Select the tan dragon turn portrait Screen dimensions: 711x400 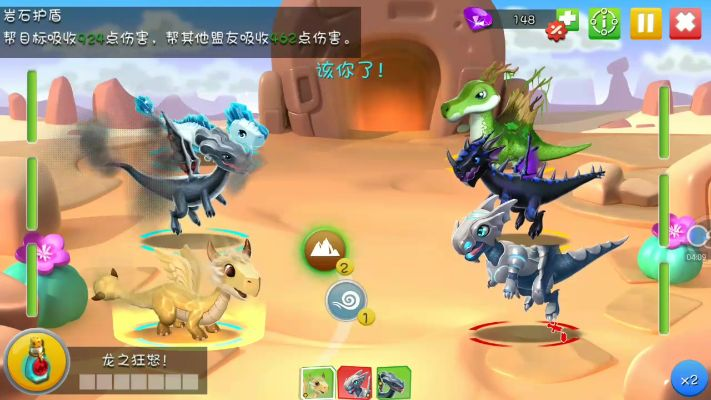317,383
